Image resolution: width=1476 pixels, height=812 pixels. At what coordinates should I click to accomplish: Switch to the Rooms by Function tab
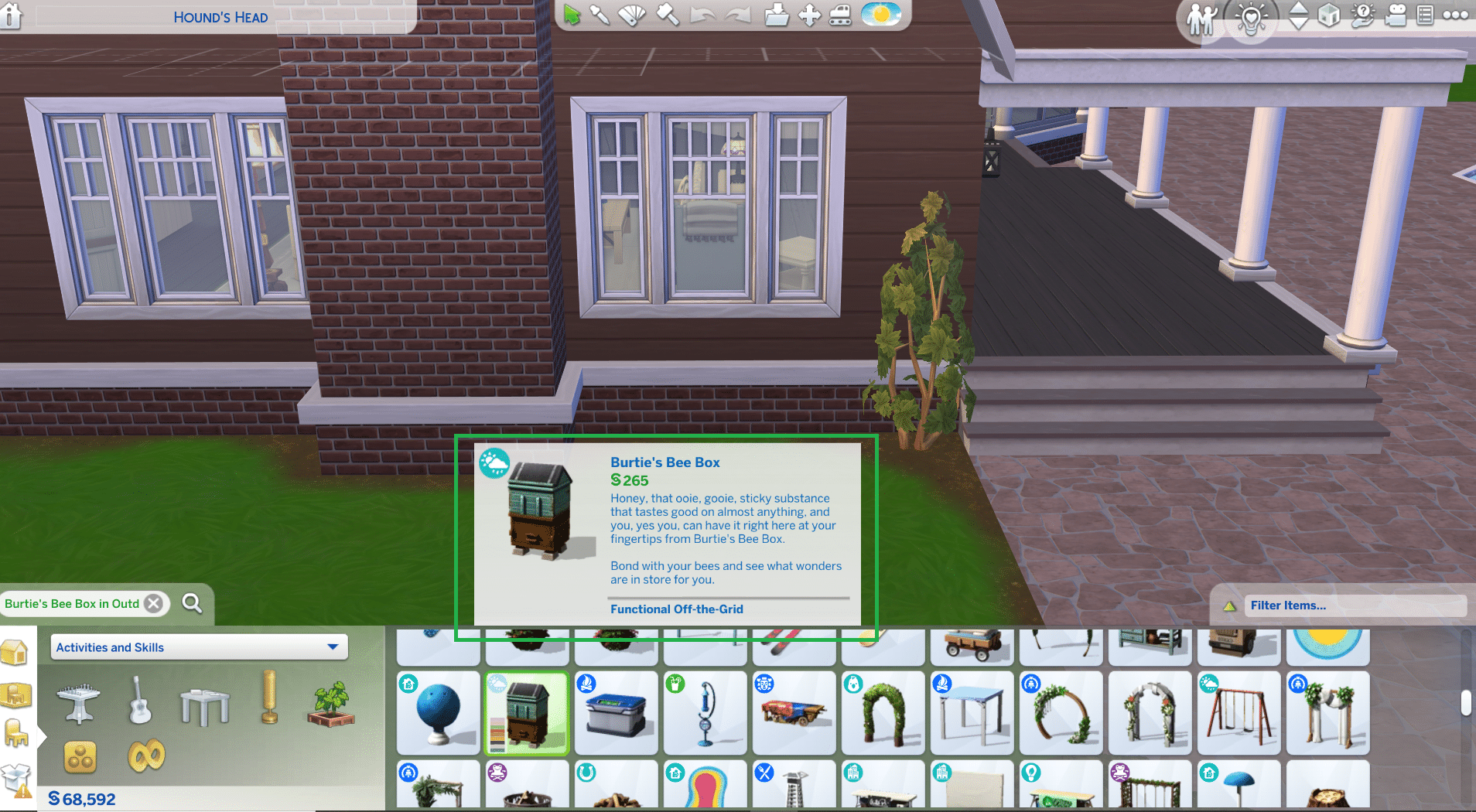coord(14,694)
